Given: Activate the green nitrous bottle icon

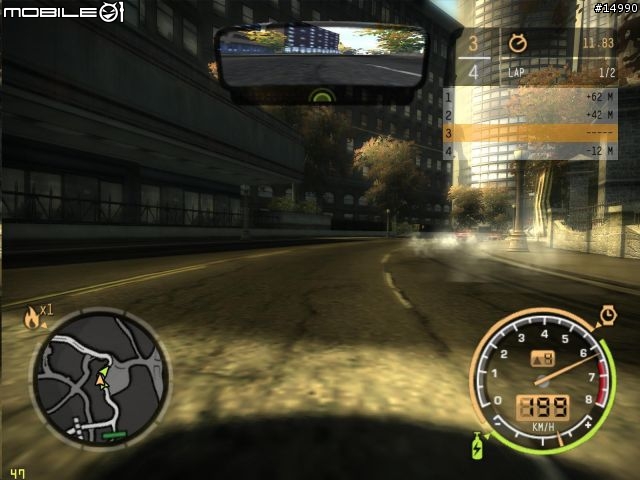Looking at the screenshot, I should [477, 443].
